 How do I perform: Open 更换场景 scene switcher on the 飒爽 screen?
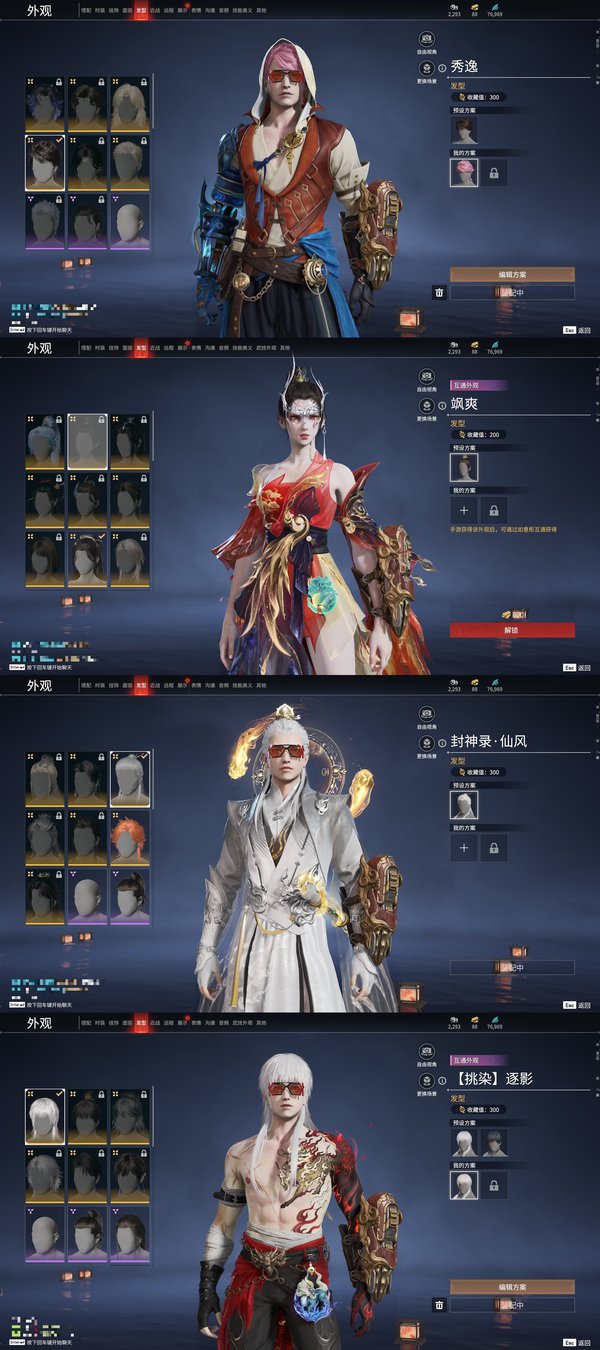click(x=427, y=406)
